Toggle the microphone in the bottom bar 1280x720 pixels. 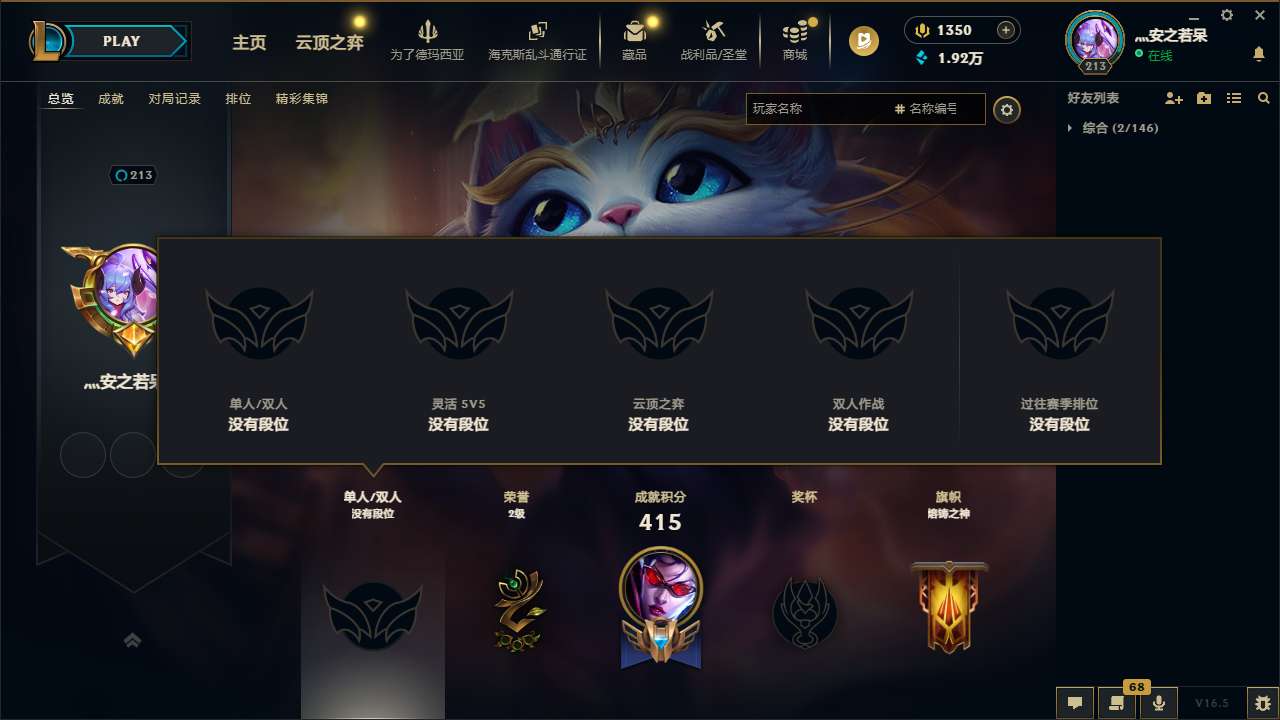(x=1160, y=703)
